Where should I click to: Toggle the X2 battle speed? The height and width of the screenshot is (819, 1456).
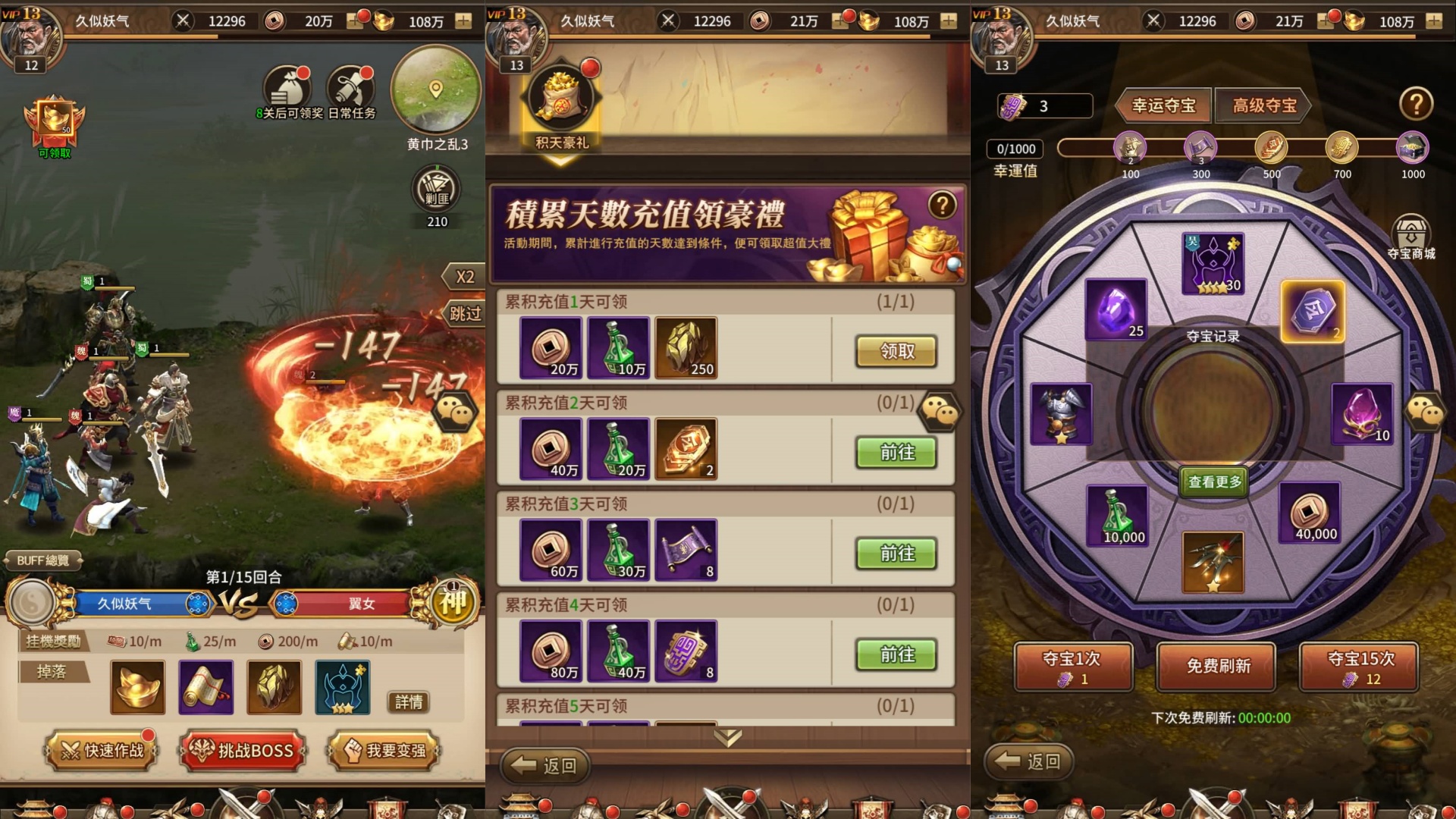click(x=466, y=277)
